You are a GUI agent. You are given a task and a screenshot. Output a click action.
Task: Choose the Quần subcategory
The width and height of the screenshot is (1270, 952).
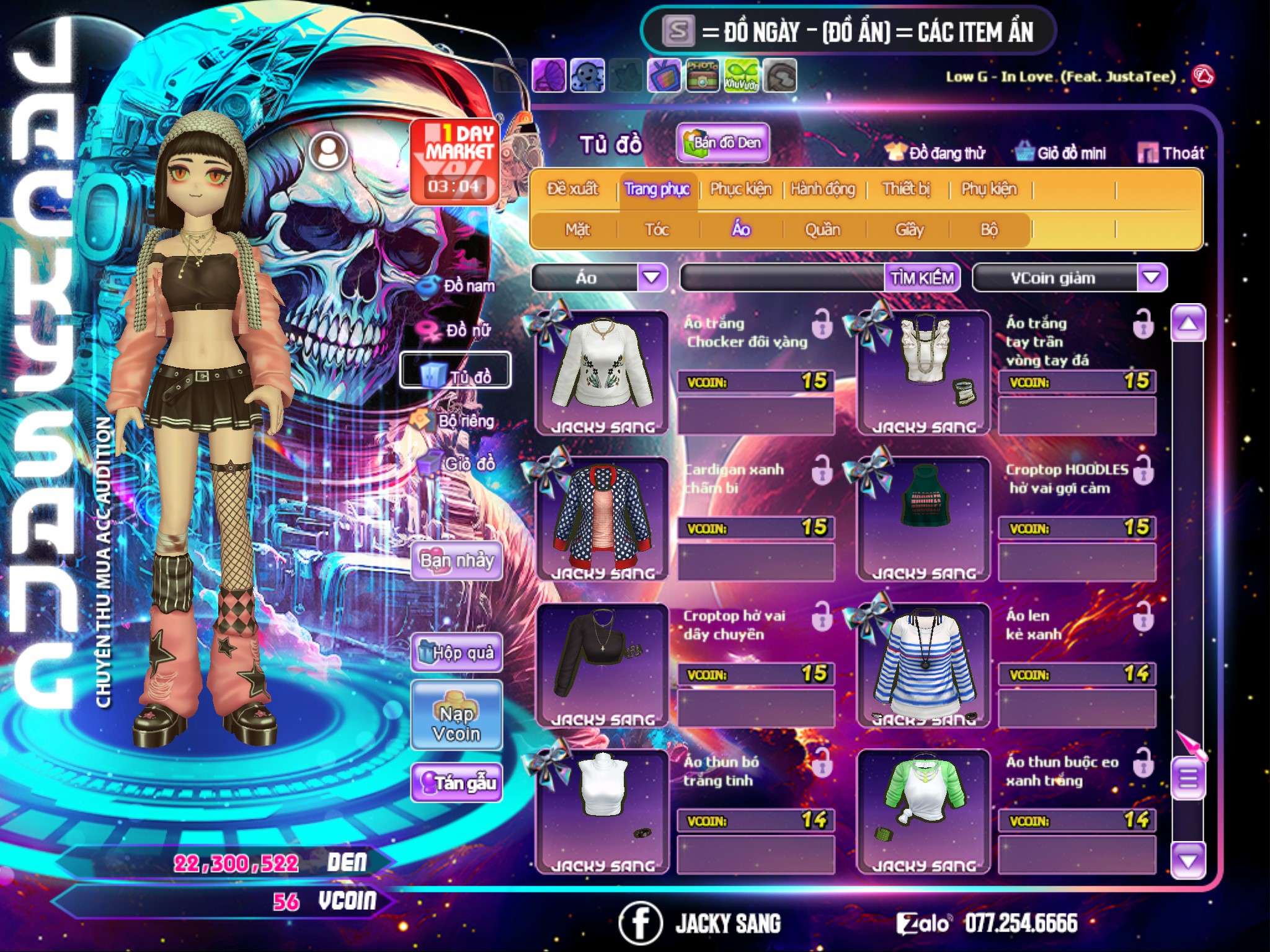coord(822,230)
